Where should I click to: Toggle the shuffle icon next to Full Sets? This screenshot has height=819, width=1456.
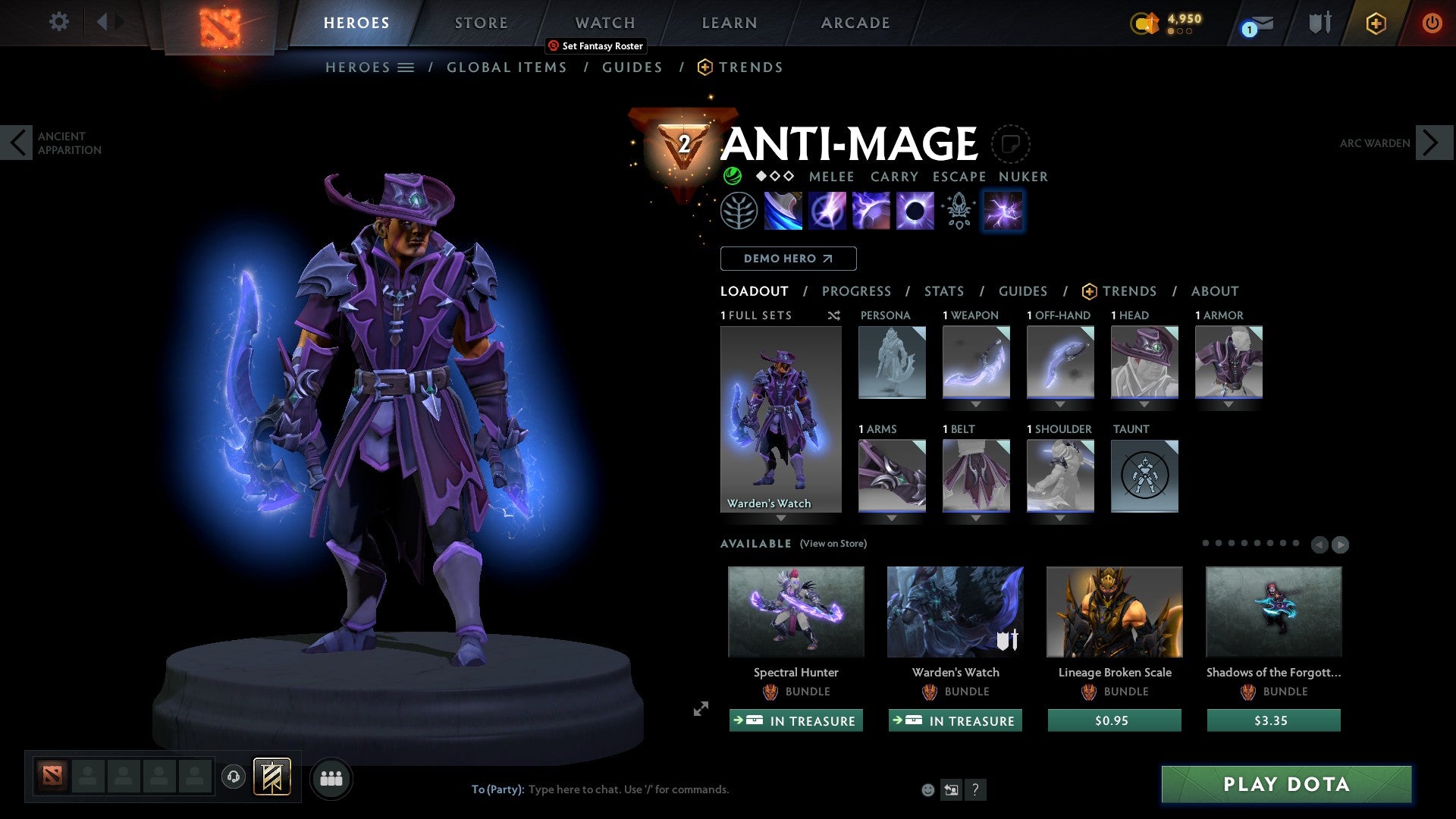coord(834,315)
